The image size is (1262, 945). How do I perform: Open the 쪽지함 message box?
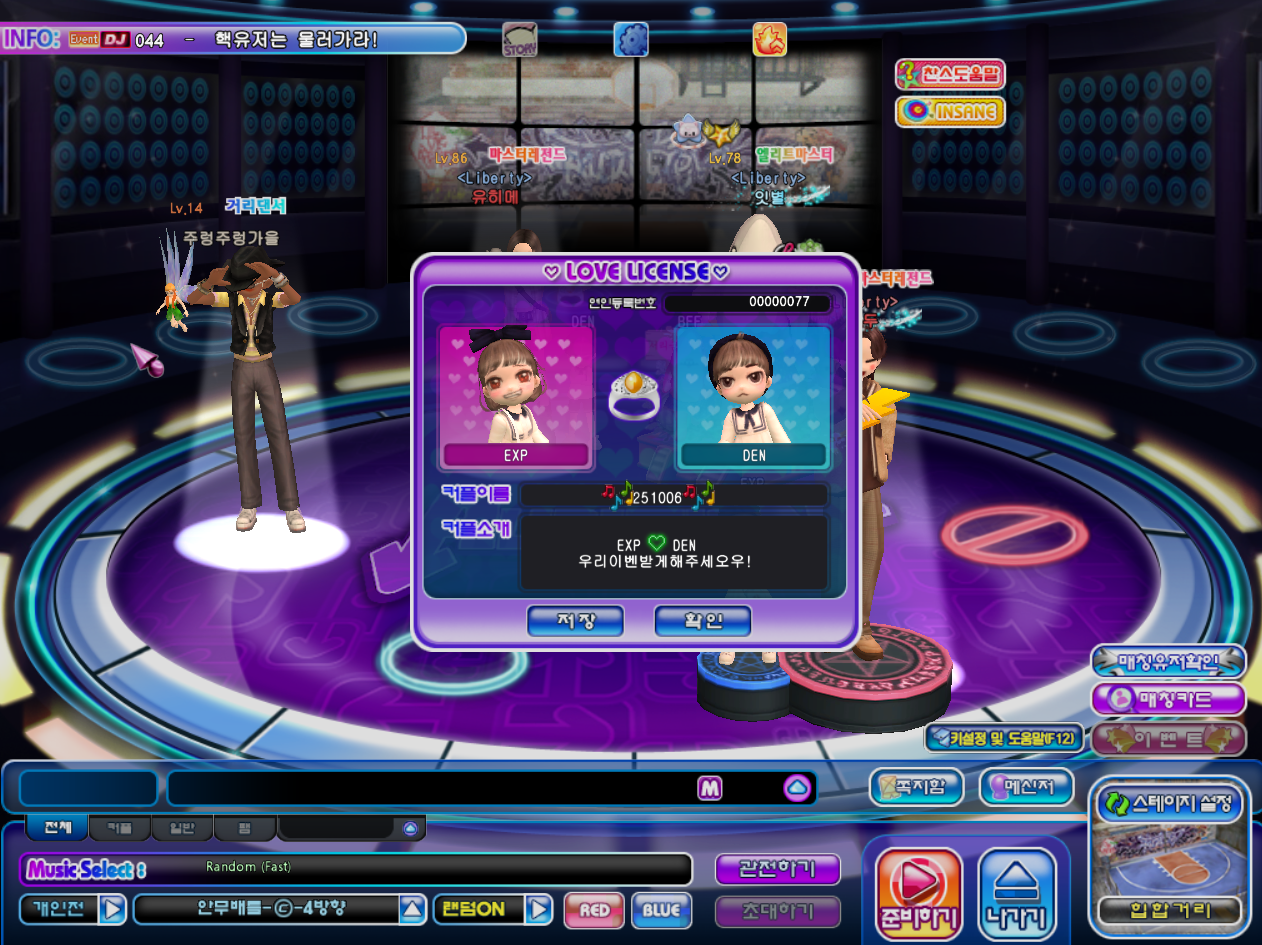coord(915,785)
